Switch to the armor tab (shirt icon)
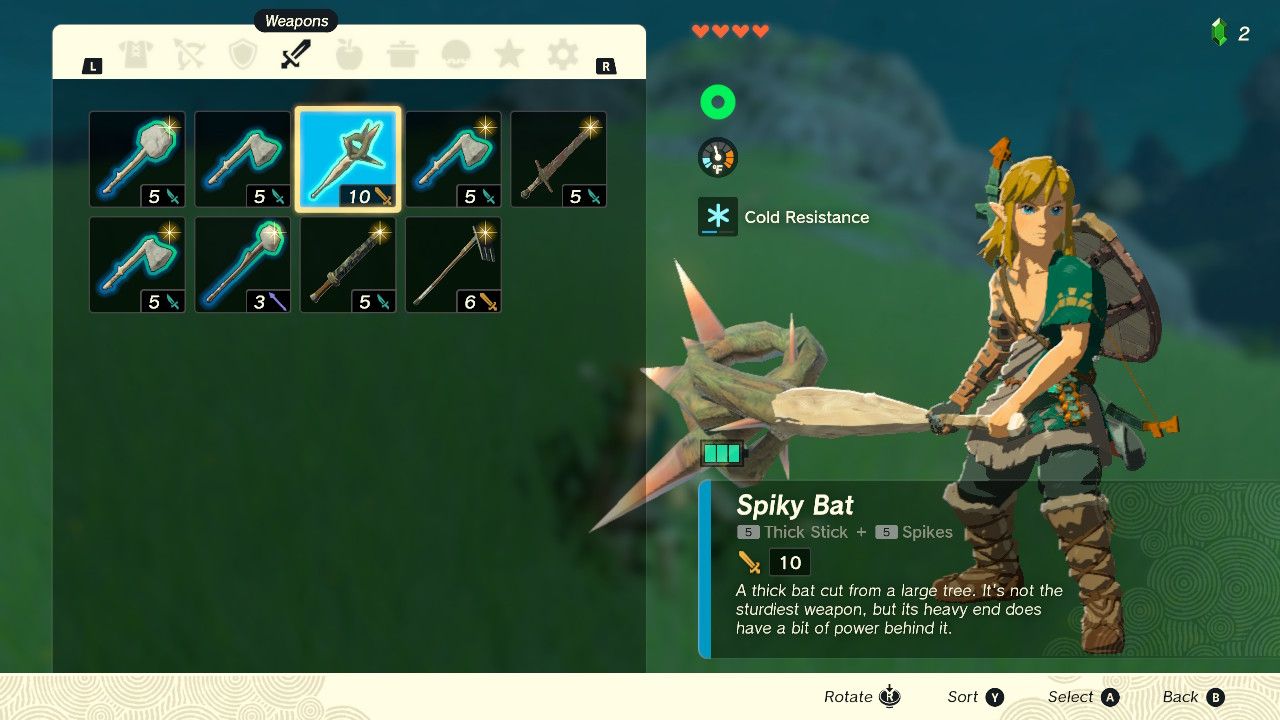Image resolution: width=1280 pixels, height=720 pixels. (136, 55)
